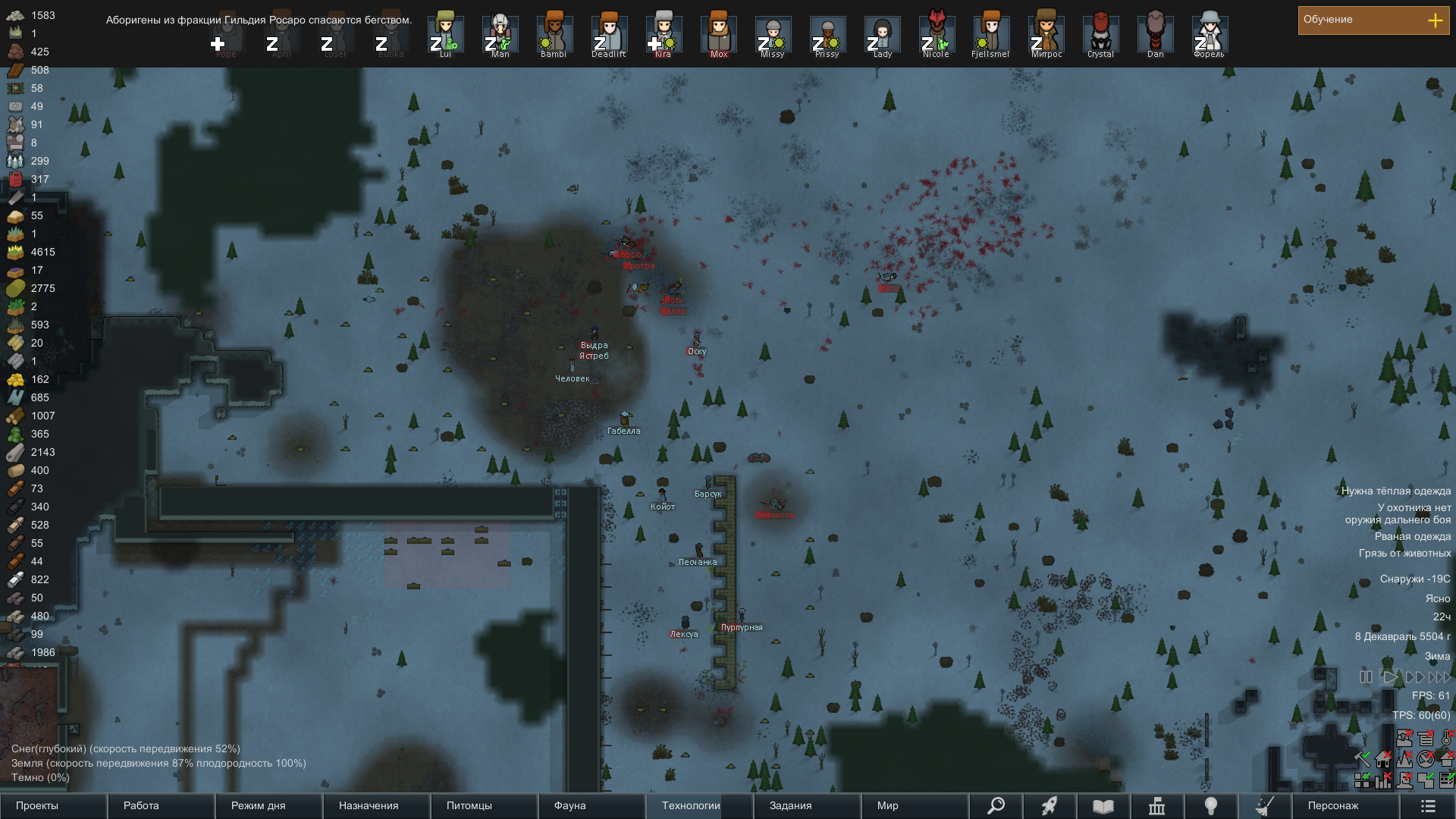
Task: Open the main menu list icon
Action: 1428,805
